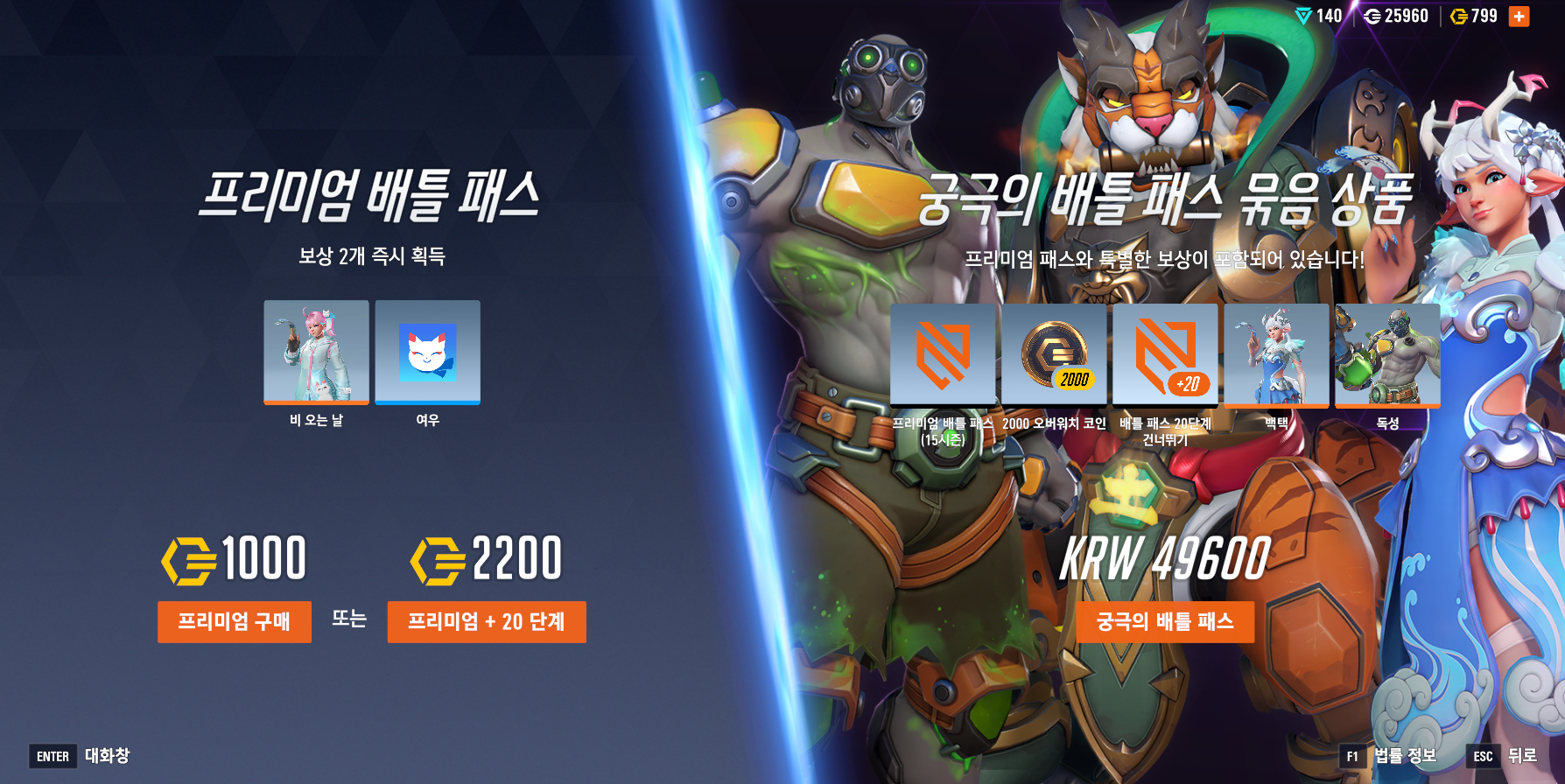This screenshot has width=1565, height=784.
Task: Select the 여우 fox spray thumbnail
Action: (427, 353)
